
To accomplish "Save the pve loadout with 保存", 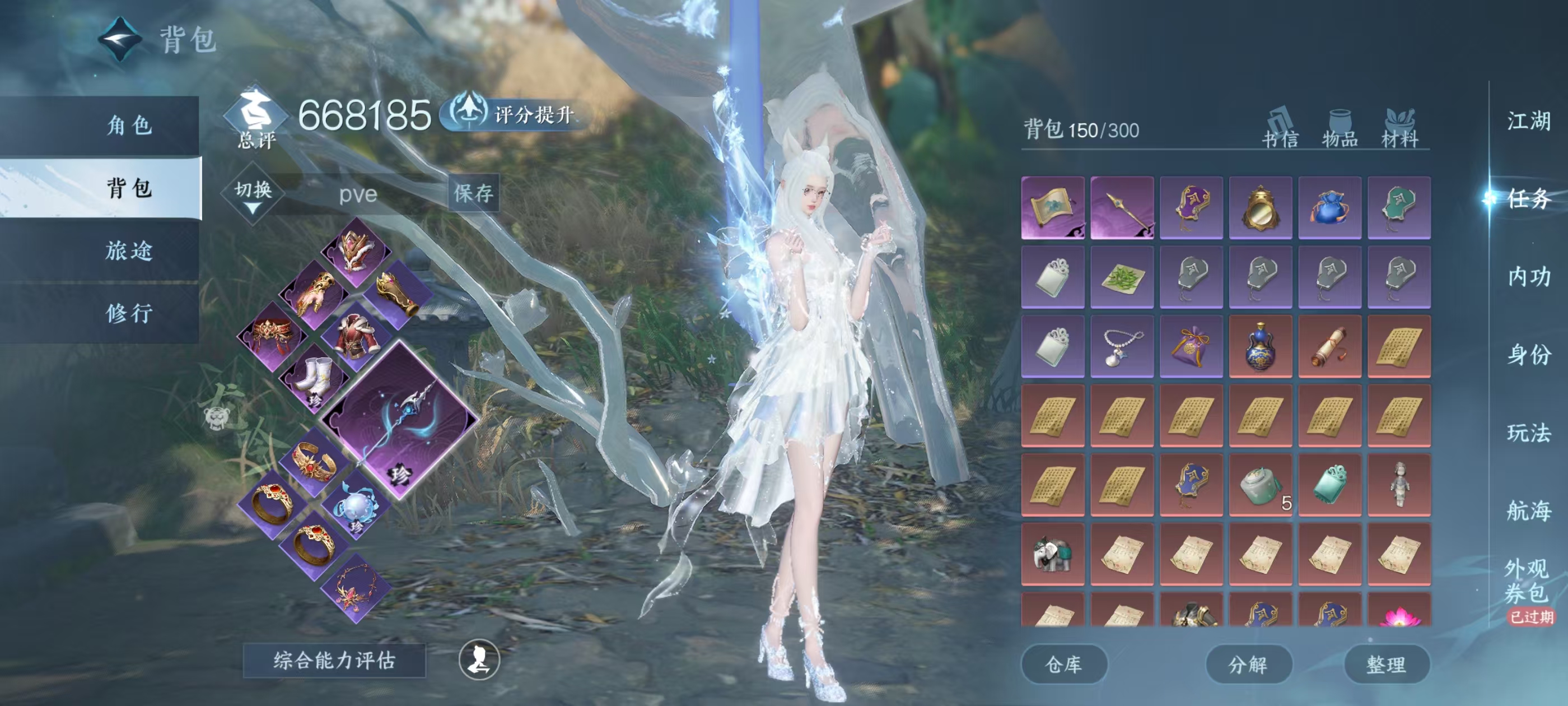I will pos(474,193).
